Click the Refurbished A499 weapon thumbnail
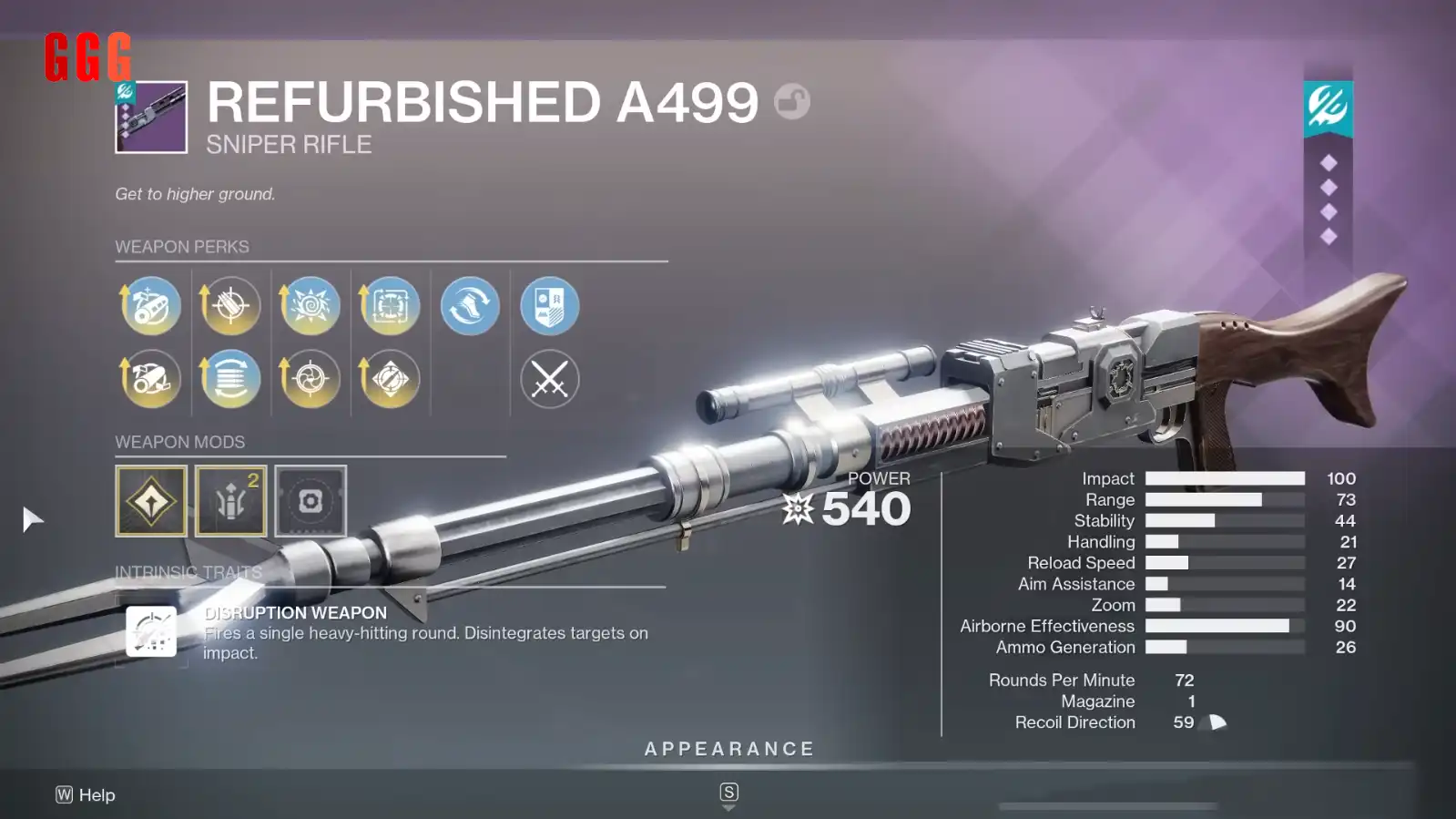This screenshot has width=1456, height=819. (x=151, y=117)
